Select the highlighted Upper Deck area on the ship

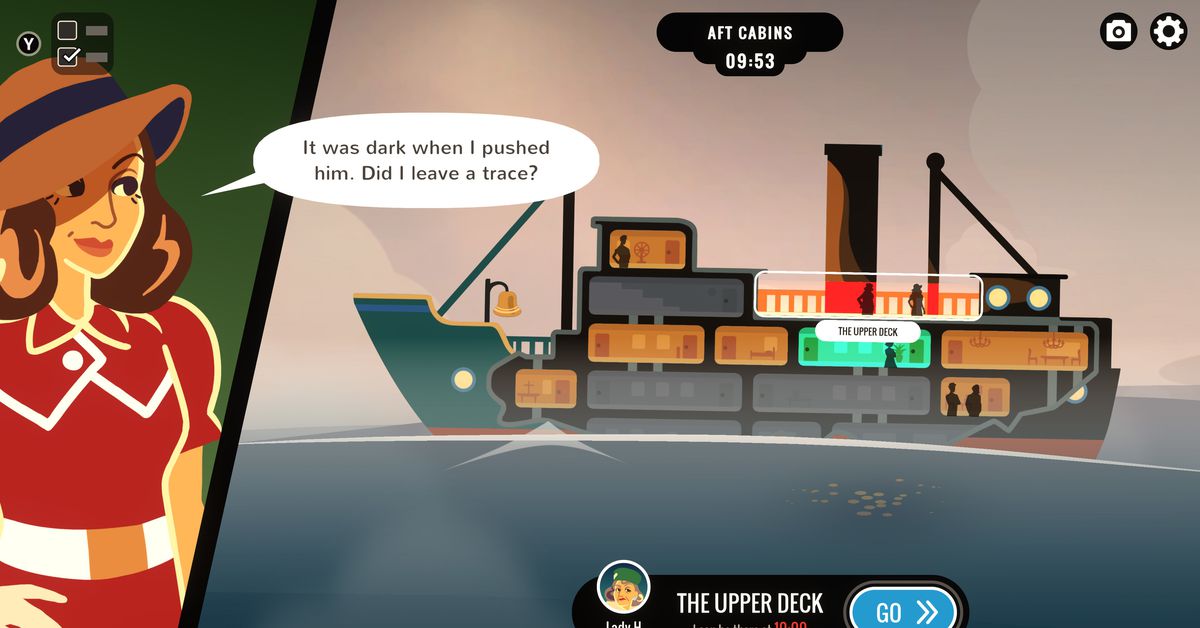click(867, 296)
